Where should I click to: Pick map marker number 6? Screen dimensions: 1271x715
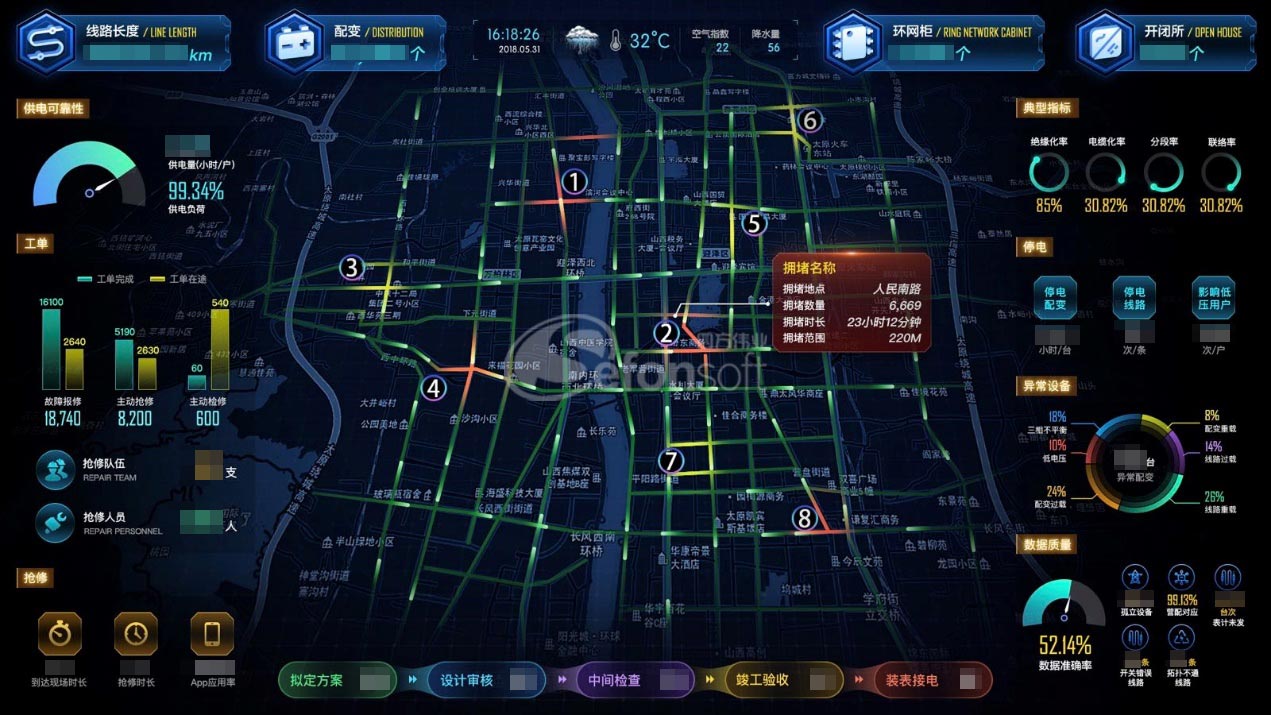coord(811,121)
